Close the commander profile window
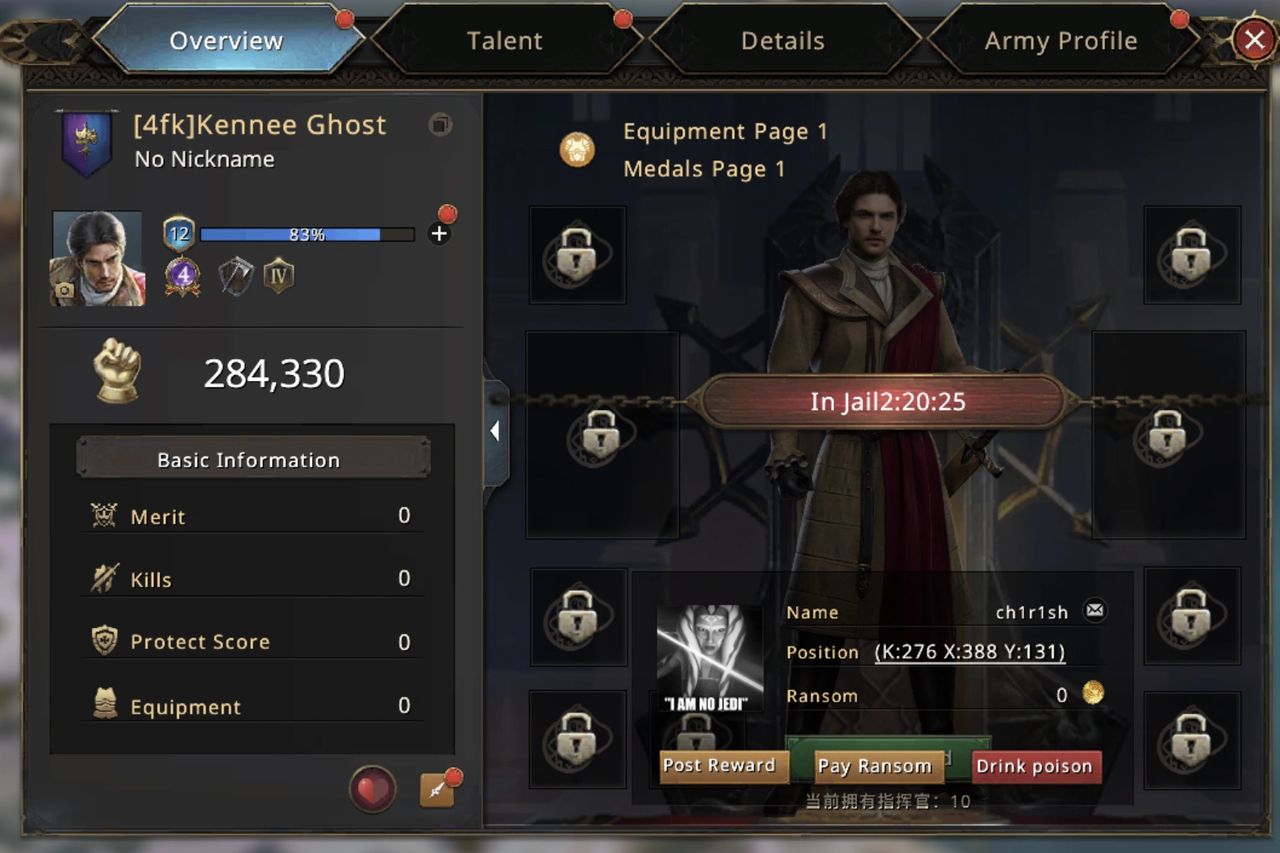 pyautogui.click(x=1253, y=40)
